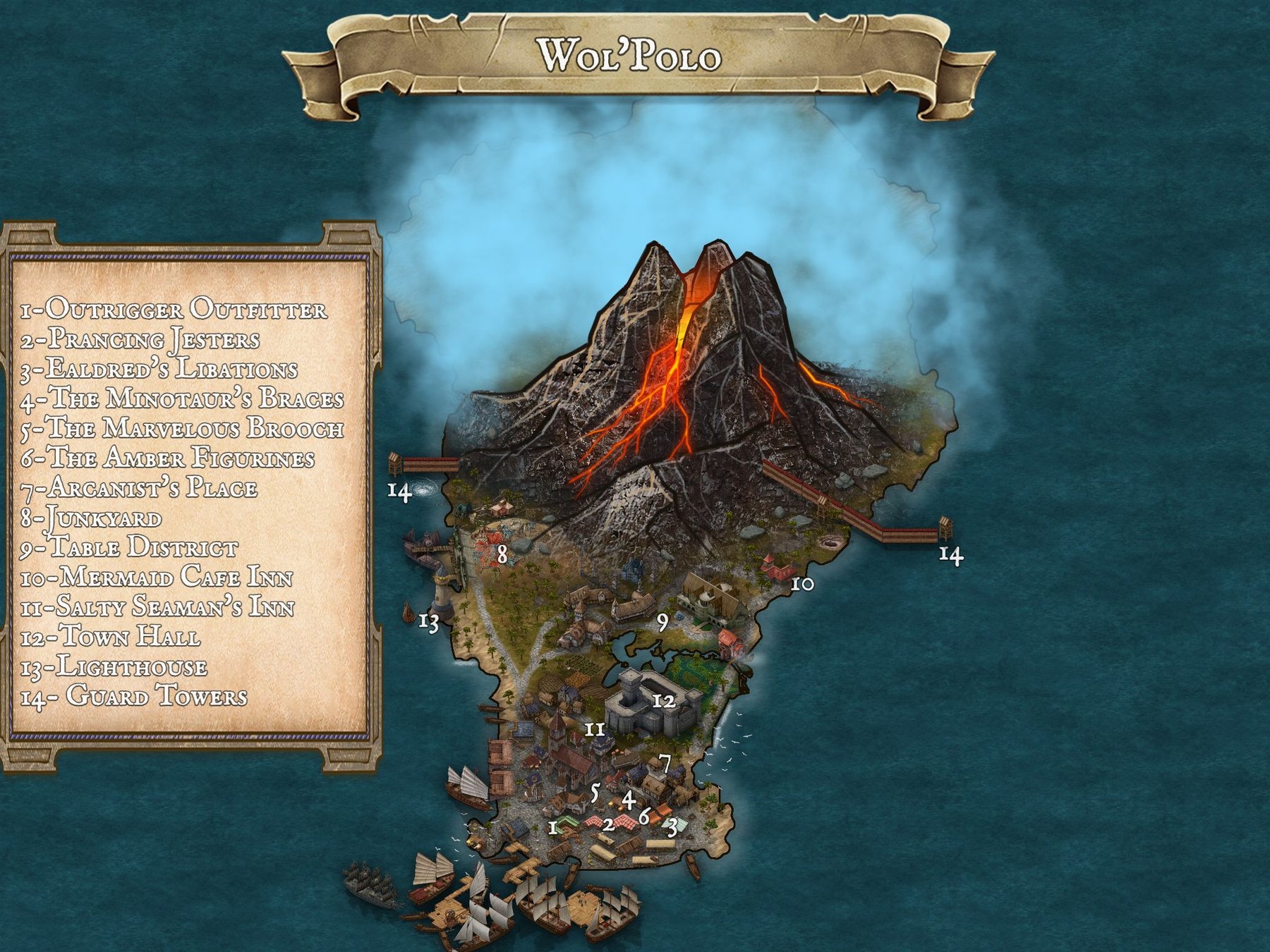
Task: Choose the Mermaid Cafe Inn legend entry
Action: tap(156, 578)
